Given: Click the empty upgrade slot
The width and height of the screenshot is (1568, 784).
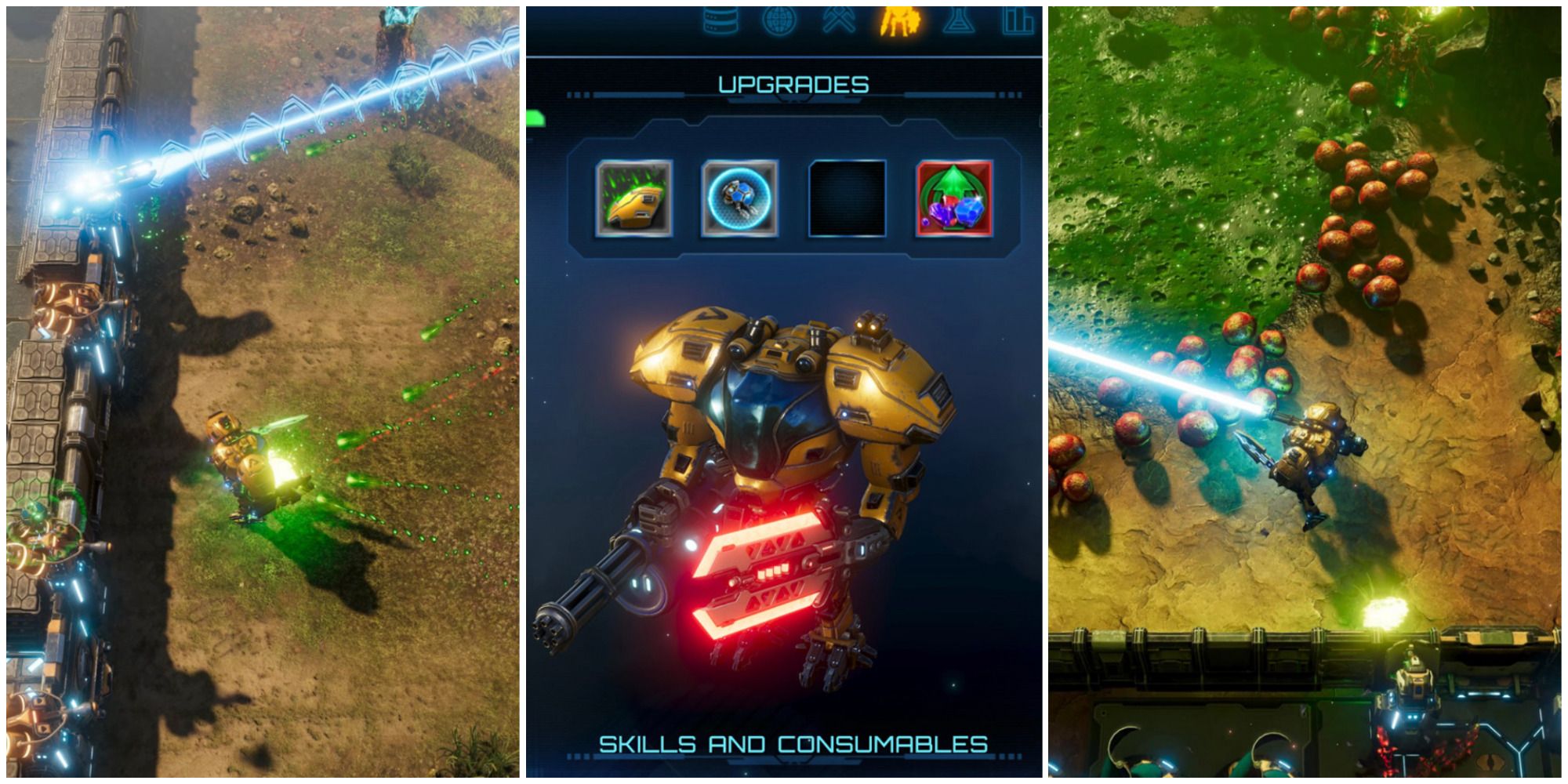Looking at the screenshot, I should (x=848, y=198).
